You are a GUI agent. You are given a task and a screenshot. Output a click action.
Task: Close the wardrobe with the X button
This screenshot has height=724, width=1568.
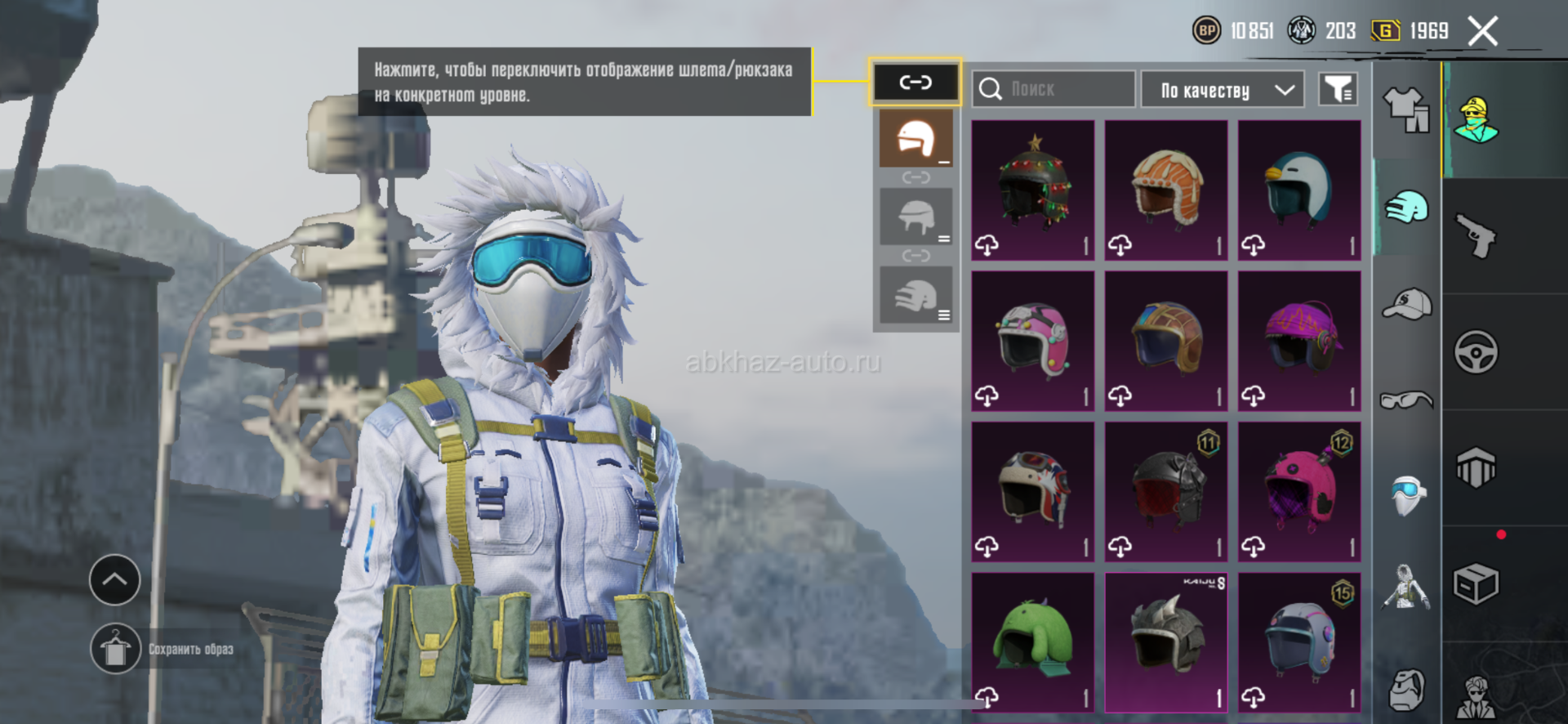tap(1482, 32)
